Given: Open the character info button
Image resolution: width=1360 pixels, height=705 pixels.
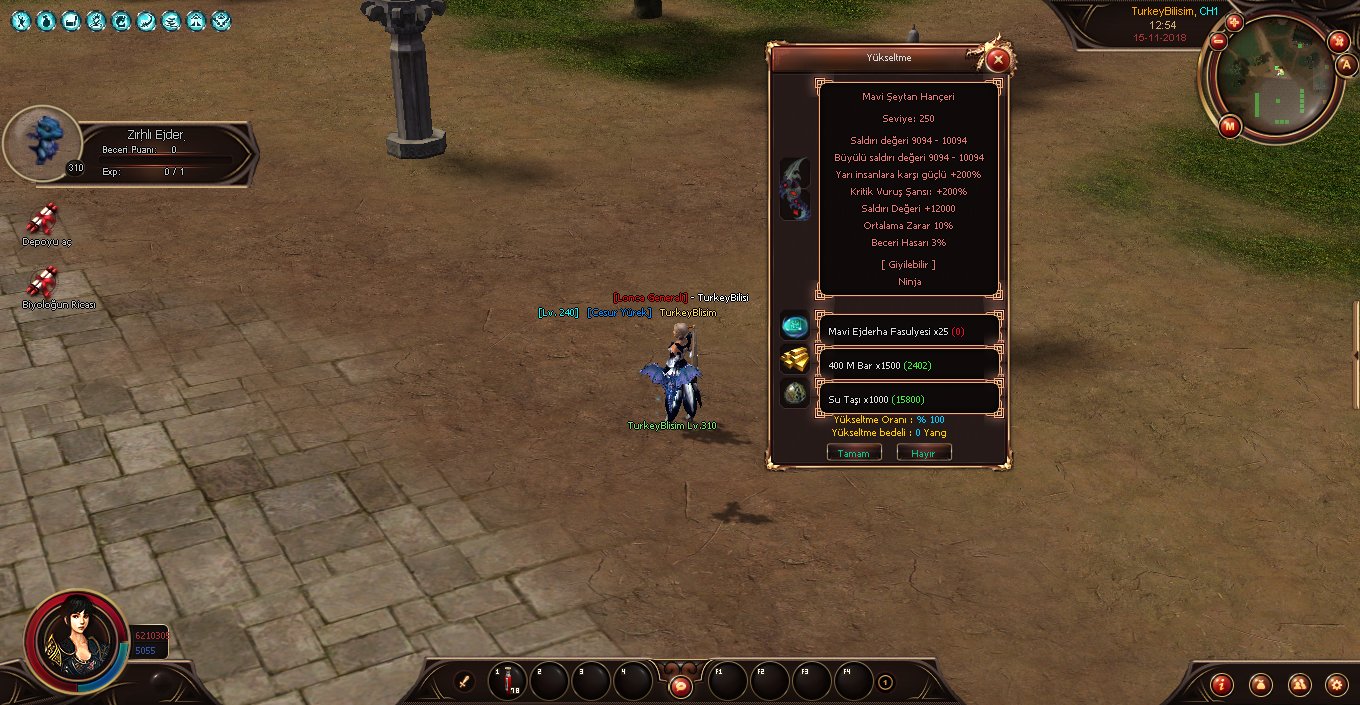Looking at the screenshot, I should point(1221,685).
